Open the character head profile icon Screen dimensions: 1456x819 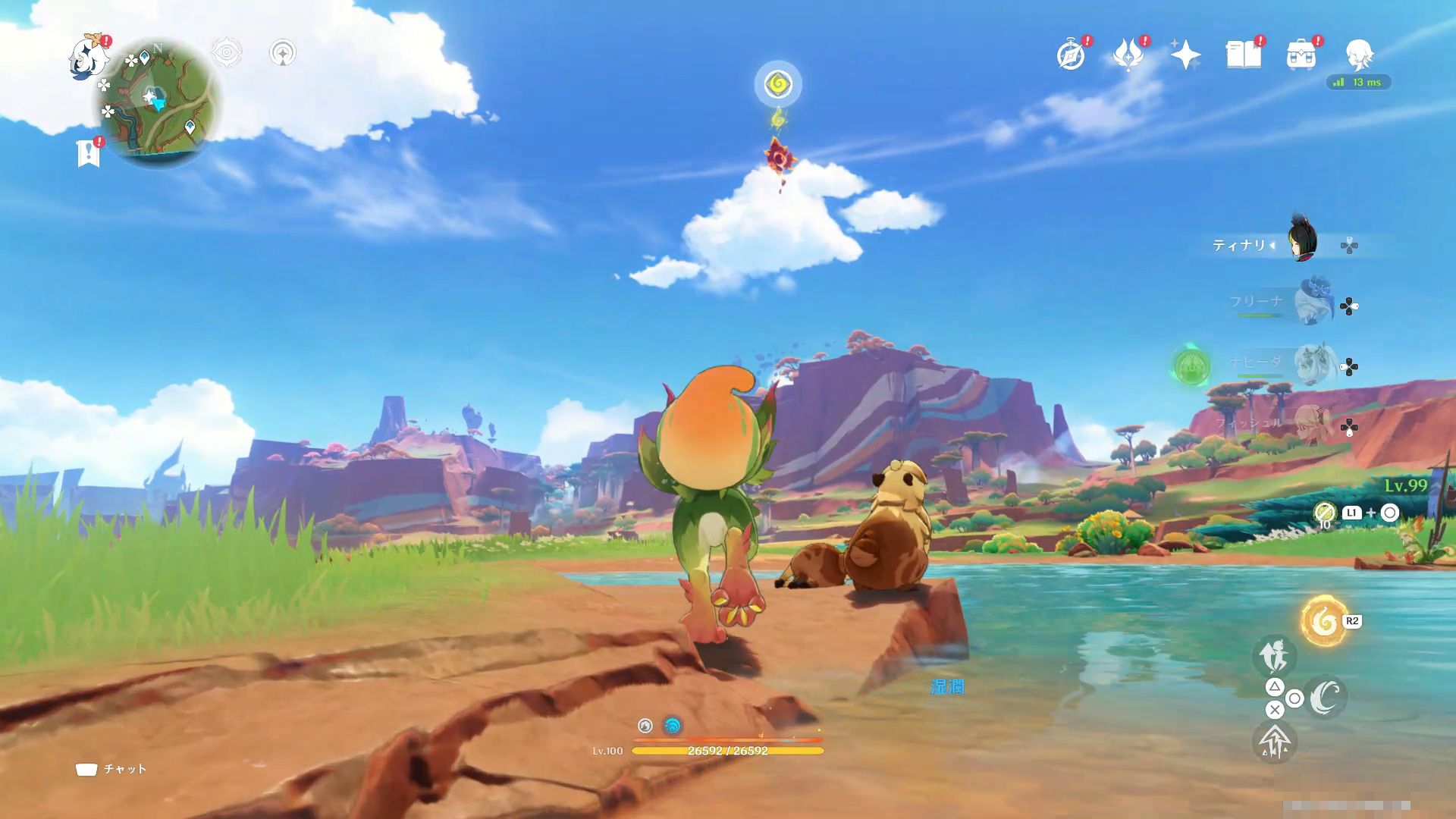coord(1358,55)
